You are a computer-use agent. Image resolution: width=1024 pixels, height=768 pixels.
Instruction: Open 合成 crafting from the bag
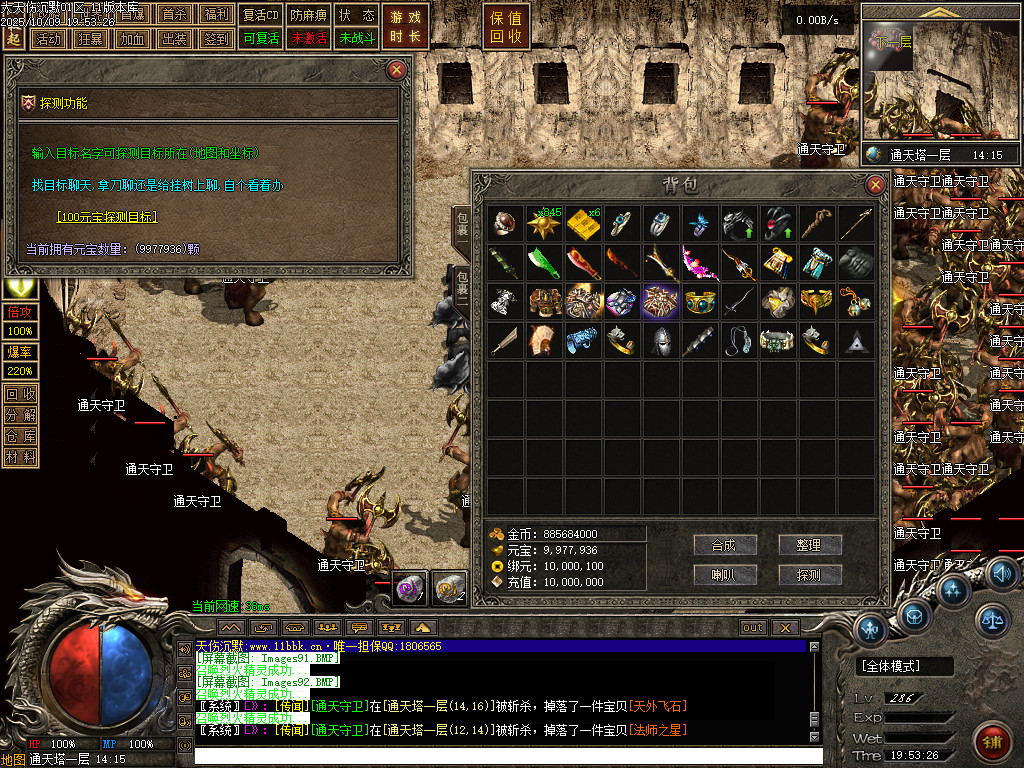(724, 545)
